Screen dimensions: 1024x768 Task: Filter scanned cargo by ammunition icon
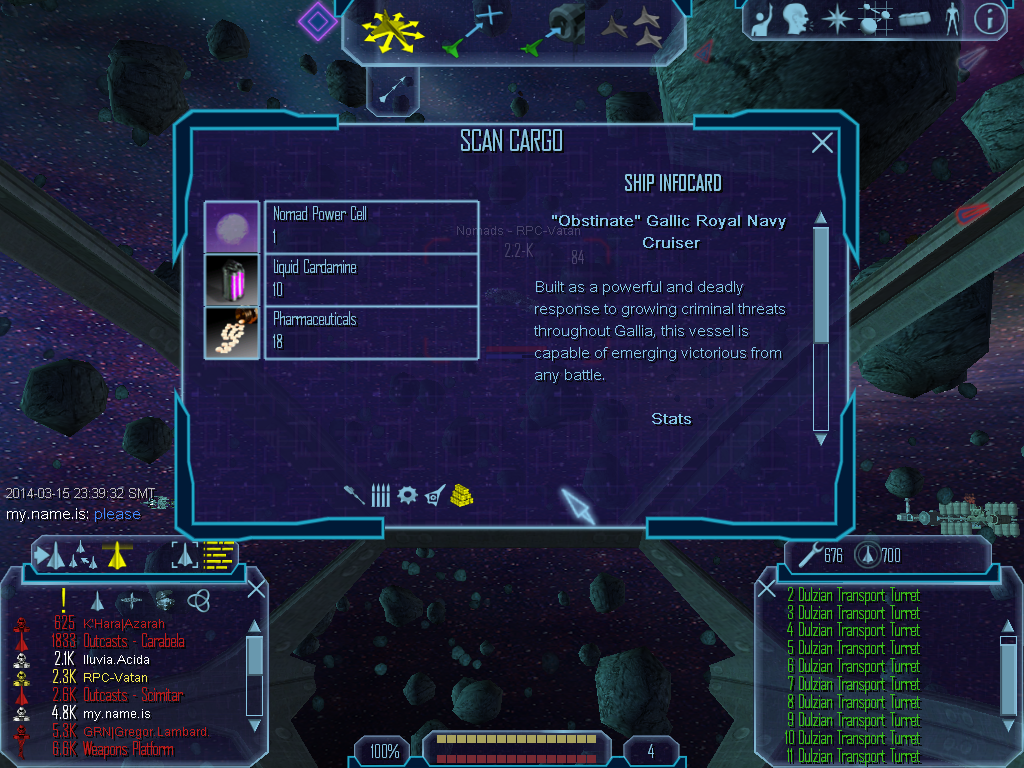pos(380,494)
